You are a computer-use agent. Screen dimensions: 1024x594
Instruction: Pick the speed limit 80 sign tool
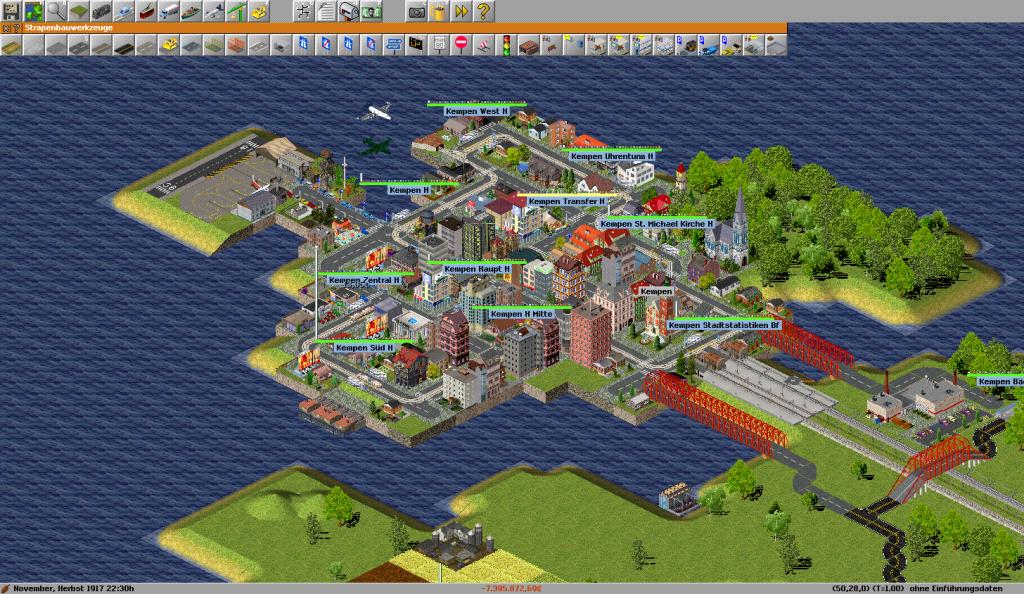pyautogui.click(x=439, y=44)
